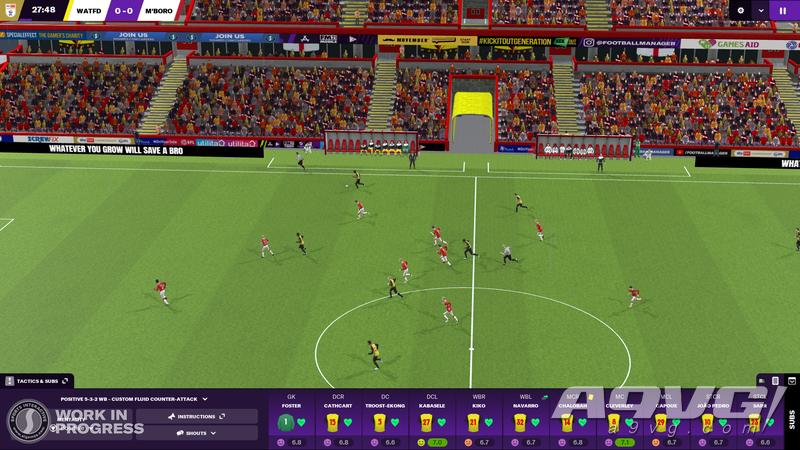This screenshot has width=800, height=450.
Task: Click the Watford team badge
Action: coord(11,10)
